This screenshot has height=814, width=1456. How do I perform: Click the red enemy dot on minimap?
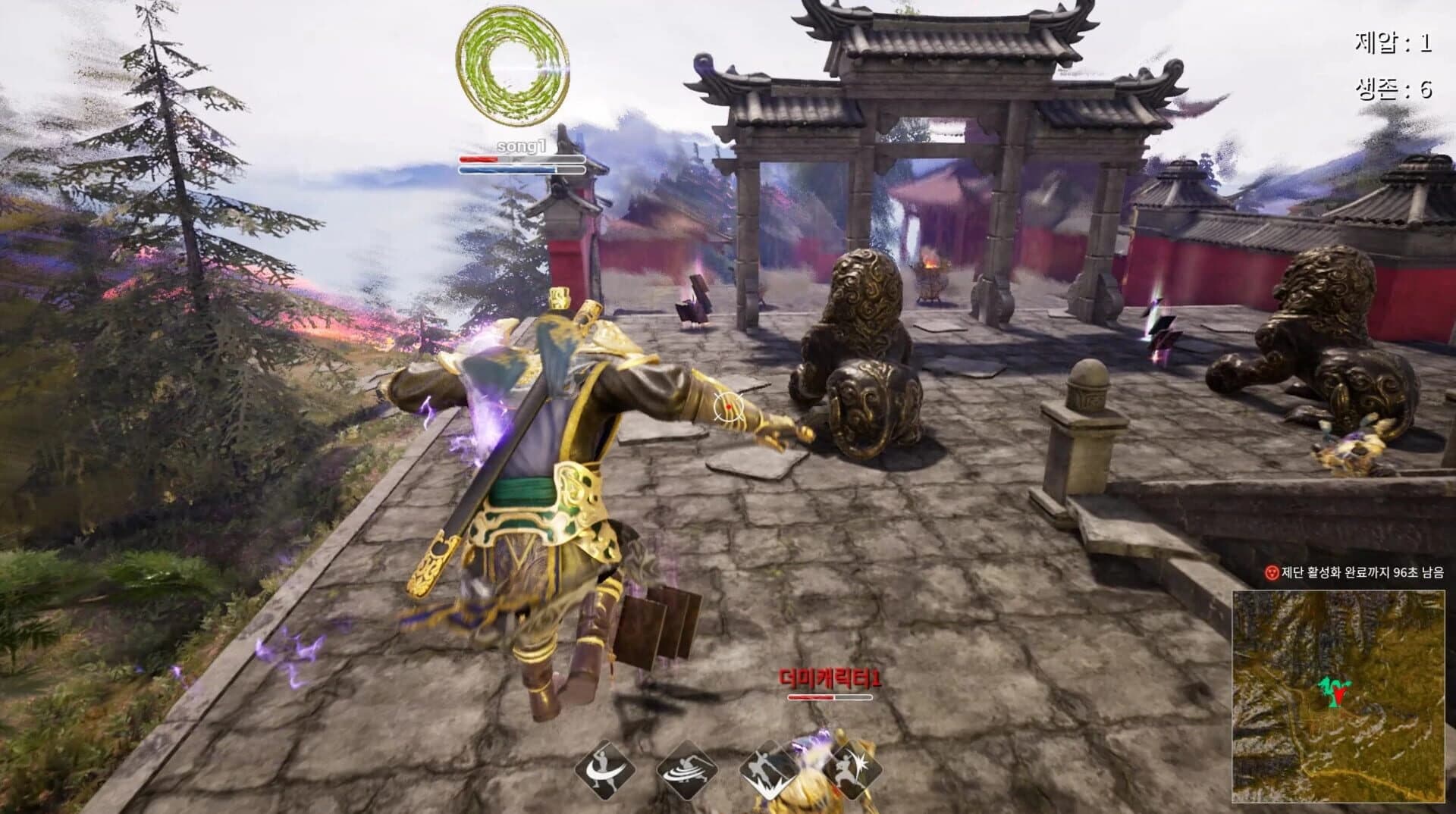[x=1339, y=695]
